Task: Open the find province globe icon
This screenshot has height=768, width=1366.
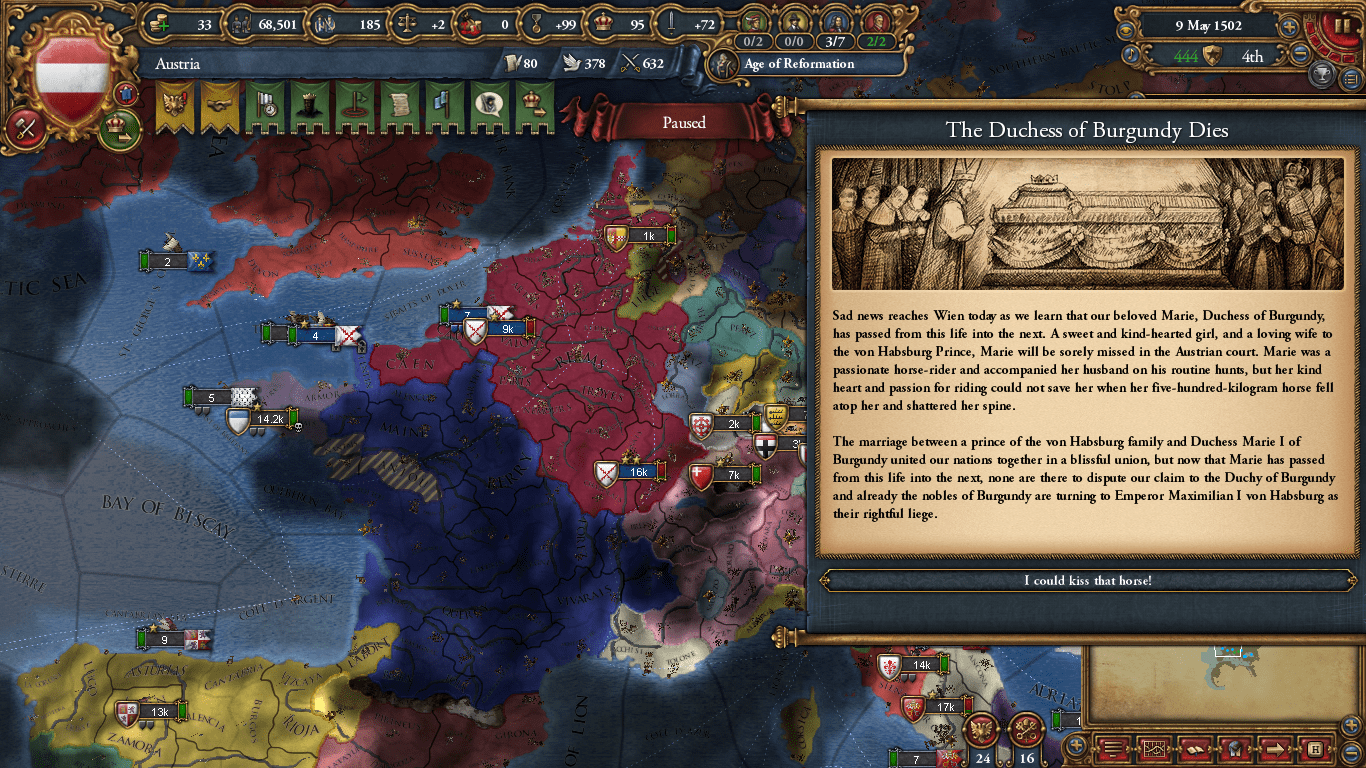Action: [x=1234, y=749]
